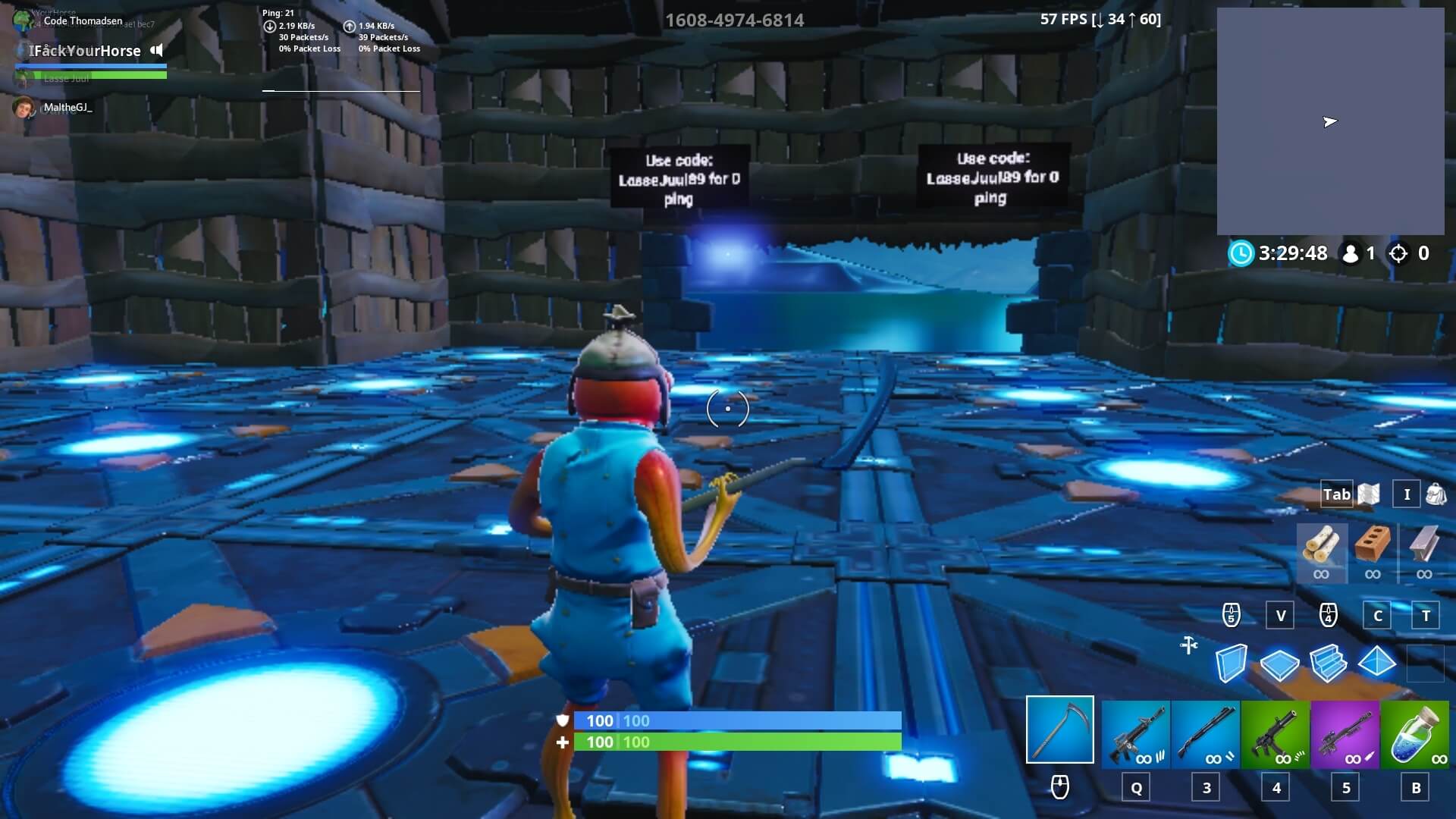Click Lasse Juul's green health bar
This screenshot has height=819, width=1456.
[x=91, y=76]
